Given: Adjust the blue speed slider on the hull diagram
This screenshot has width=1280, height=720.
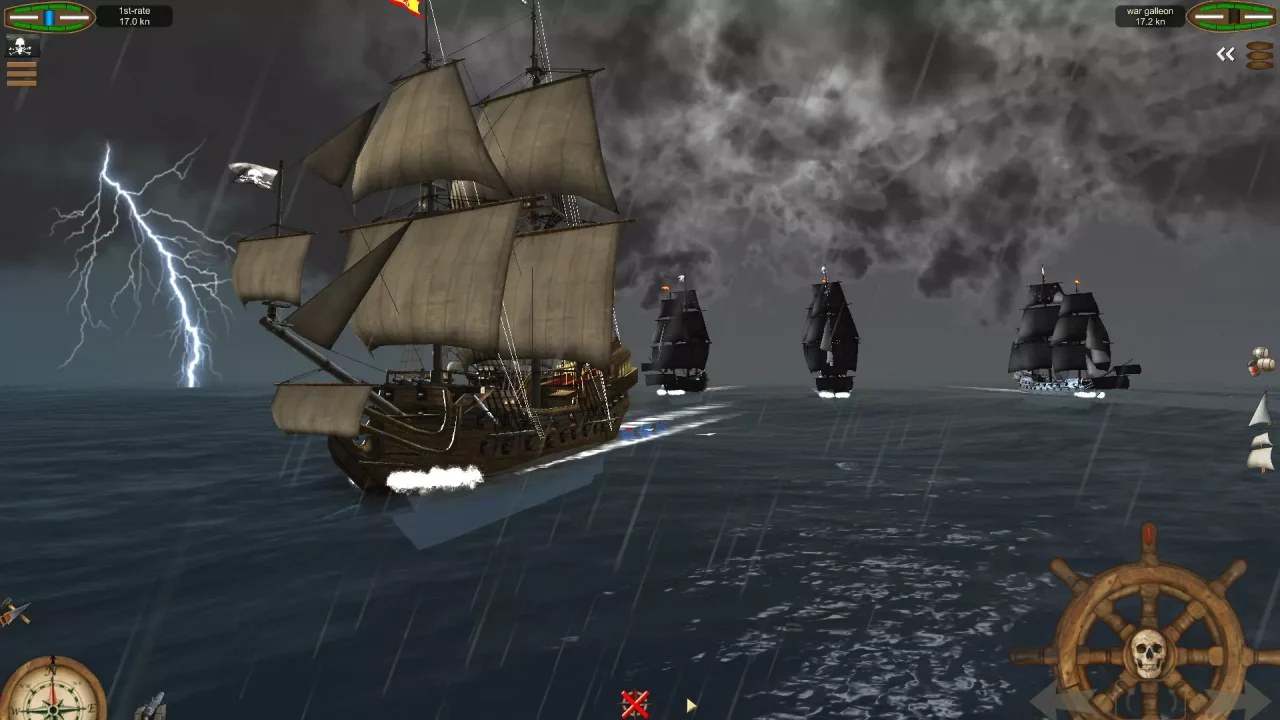Looking at the screenshot, I should pos(49,17).
